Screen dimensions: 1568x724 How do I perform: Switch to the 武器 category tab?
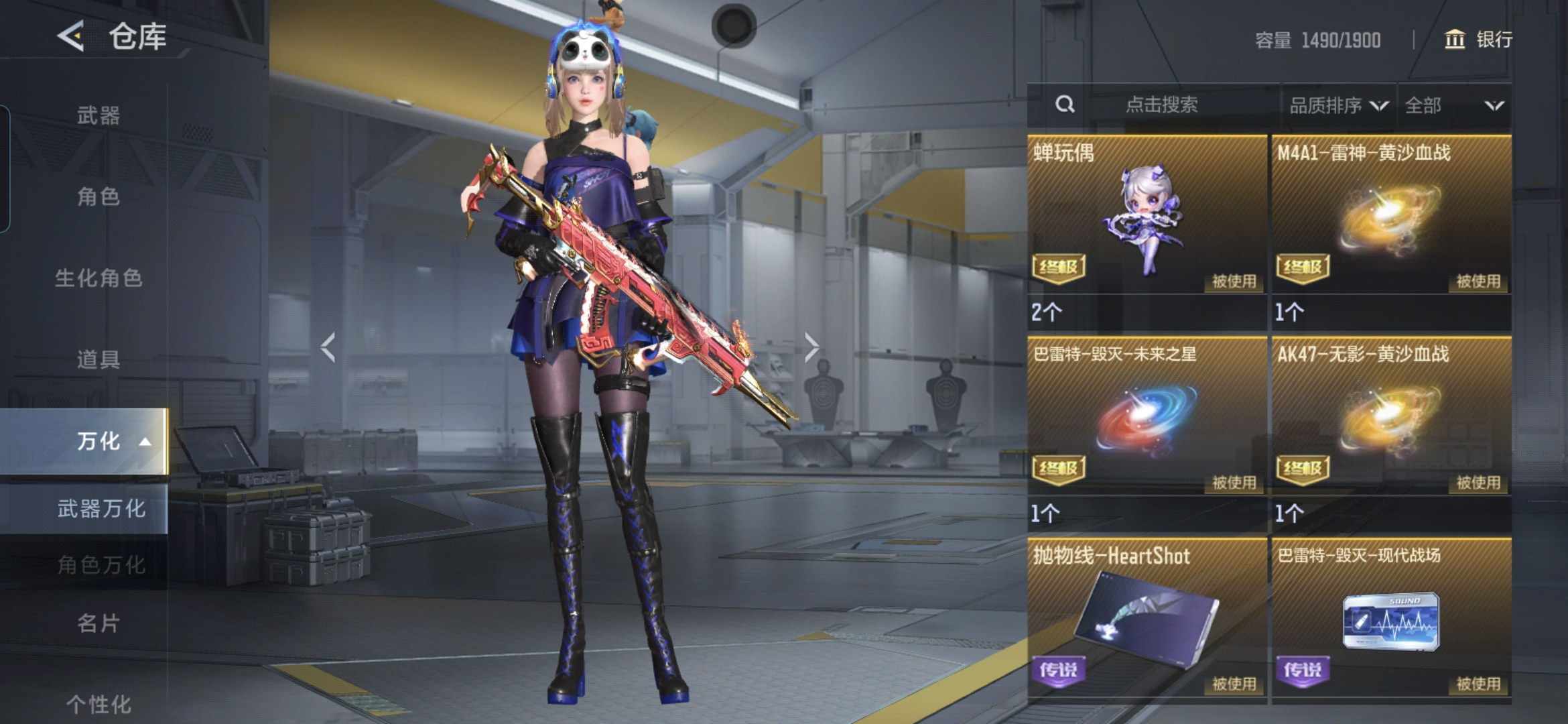coord(99,115)
